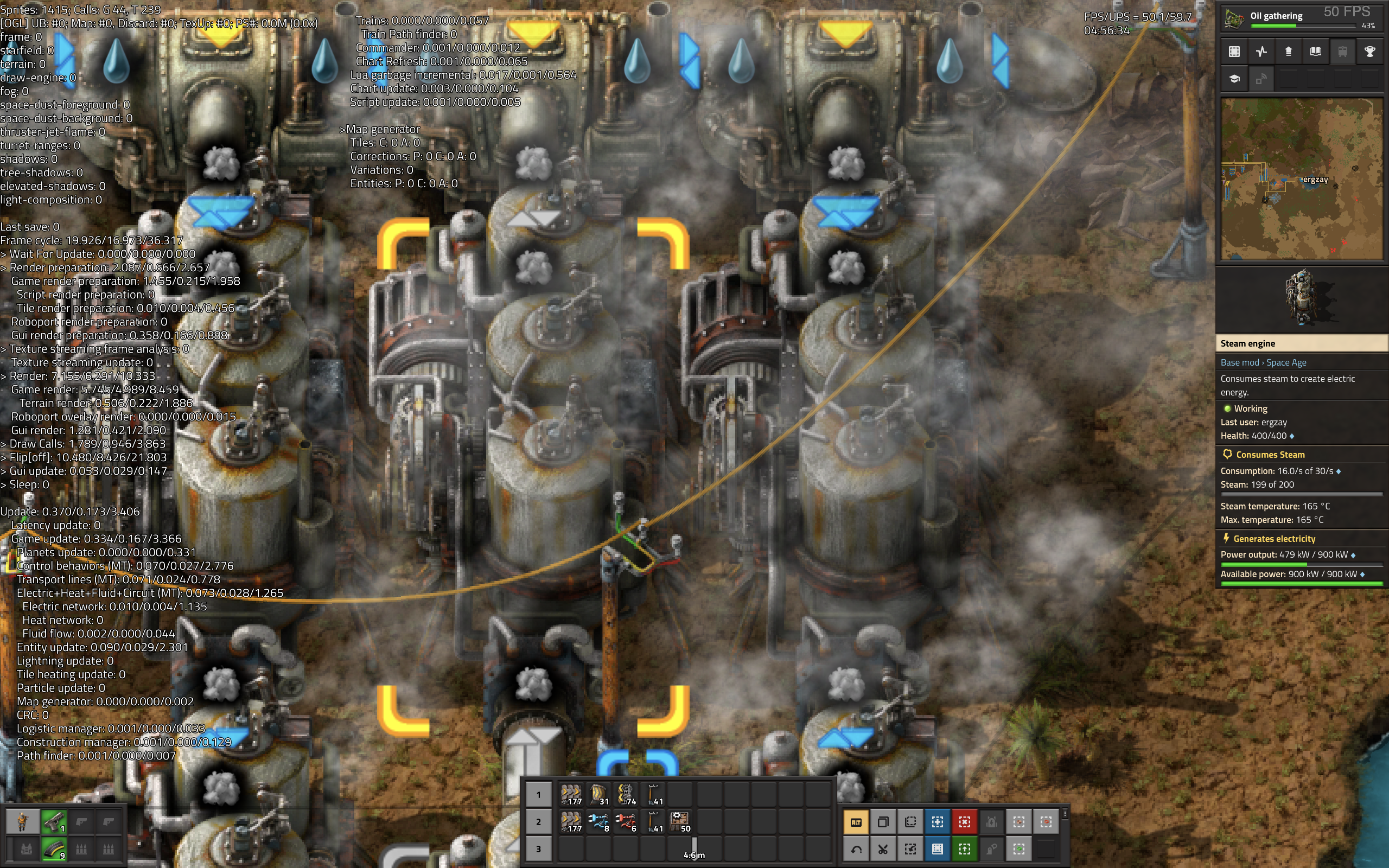This screenshot has height=868, width=1389.
Task: Select the pistol weapon slot
Action: (x=54, y=822)
